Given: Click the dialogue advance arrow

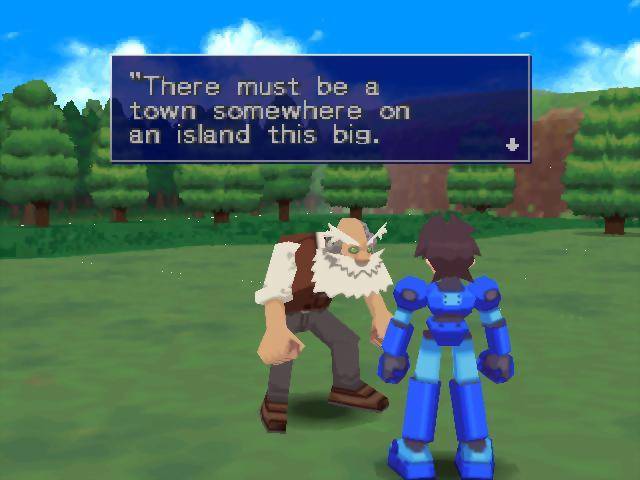Looking at the screenshot, I should coord(513,145).
